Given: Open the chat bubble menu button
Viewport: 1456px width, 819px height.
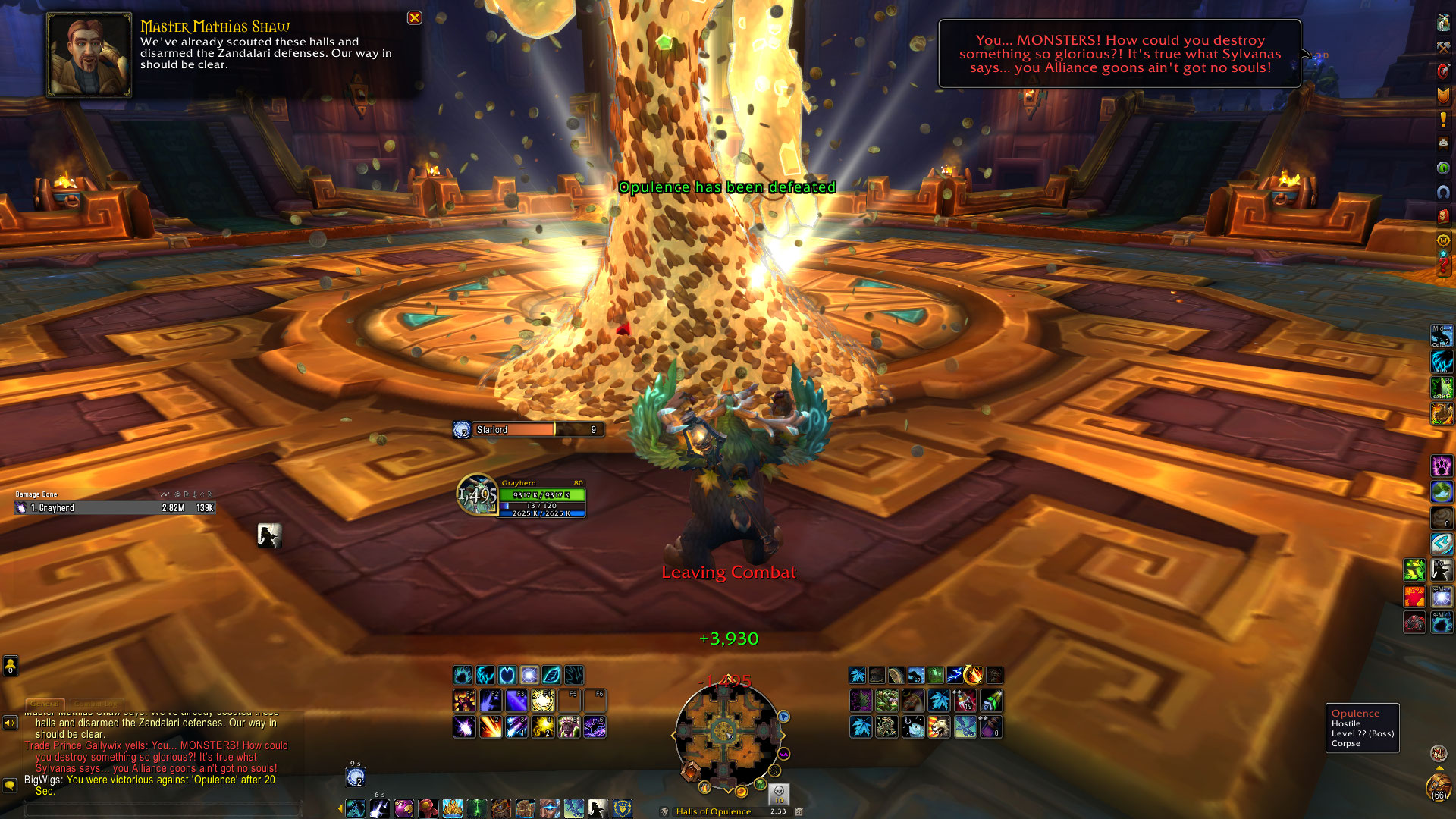Looking at the screenshot, I should (10, 785).
